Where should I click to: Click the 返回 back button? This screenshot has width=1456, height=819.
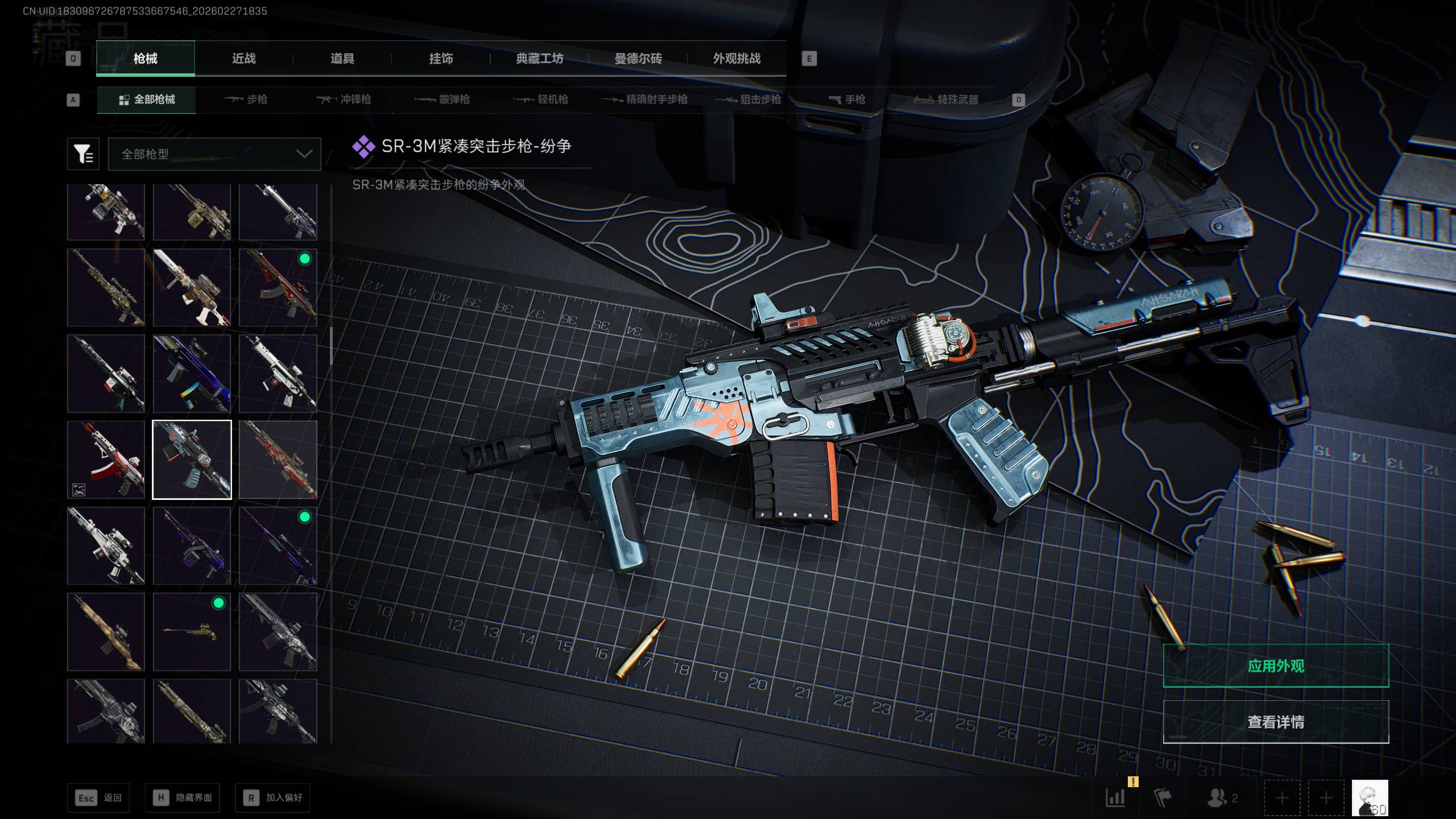98,798
